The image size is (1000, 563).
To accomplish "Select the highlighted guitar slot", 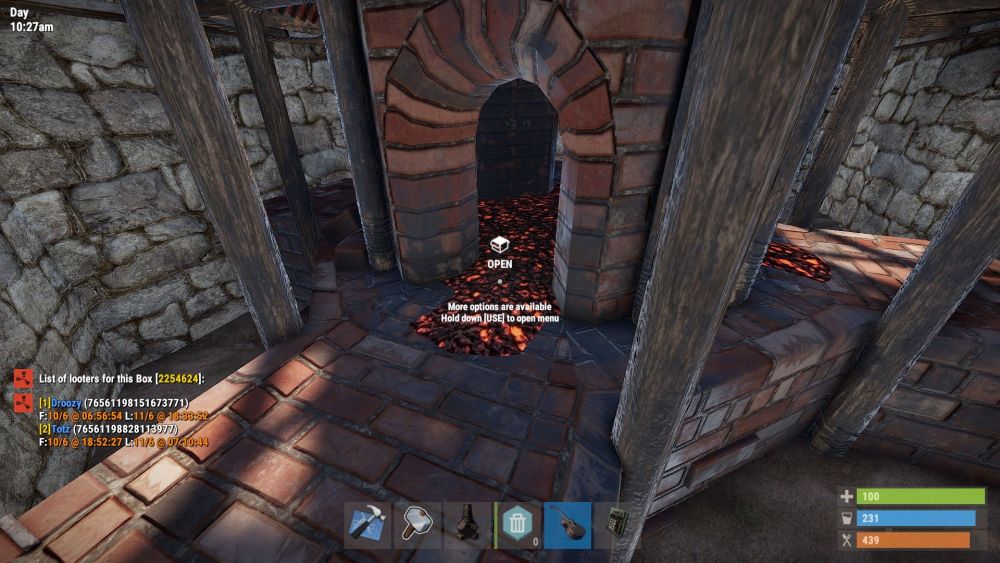I will (567, 524).
